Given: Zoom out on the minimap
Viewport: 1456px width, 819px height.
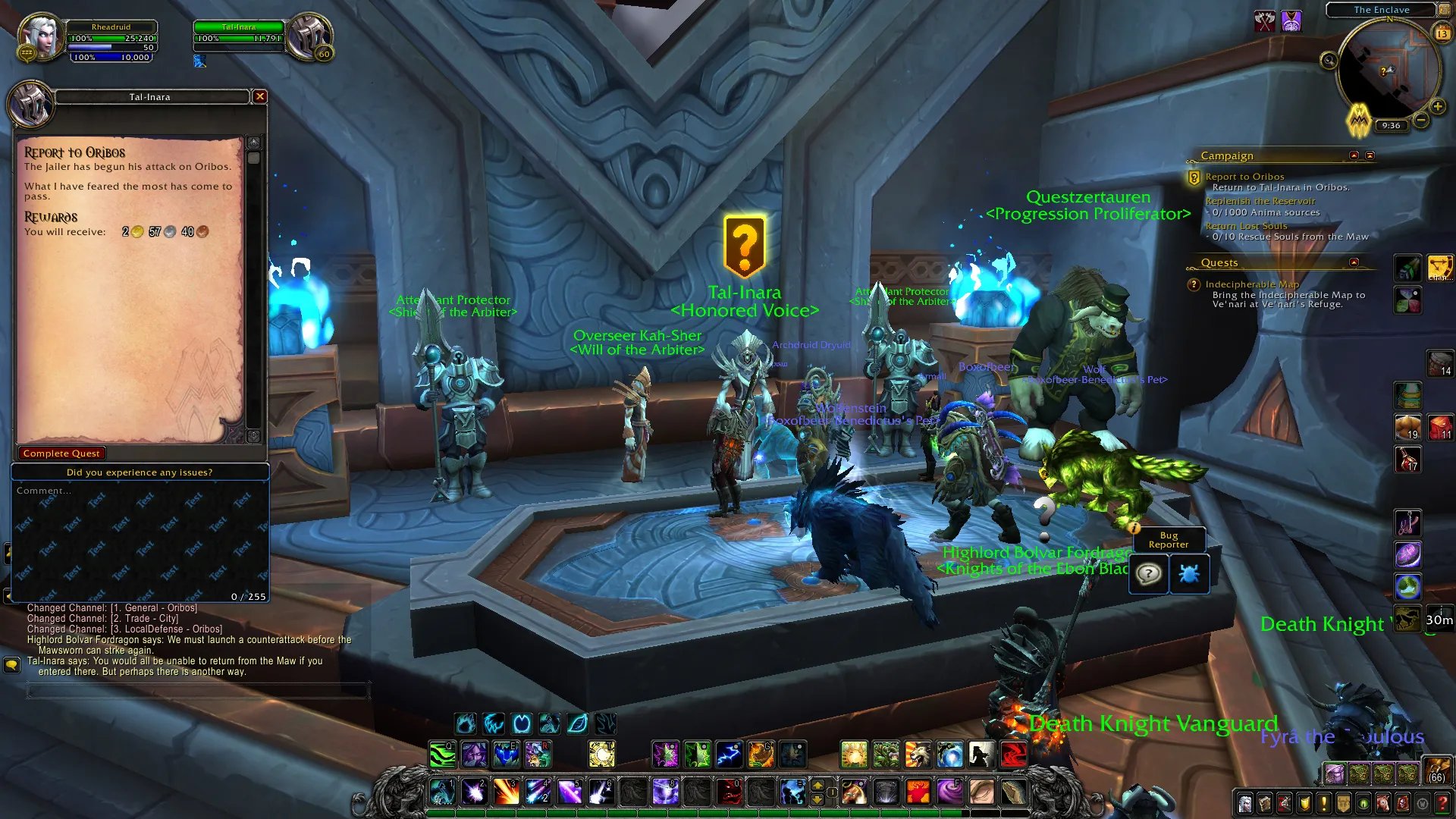Looking at the screenshot, I should [x=1421, y=120].
